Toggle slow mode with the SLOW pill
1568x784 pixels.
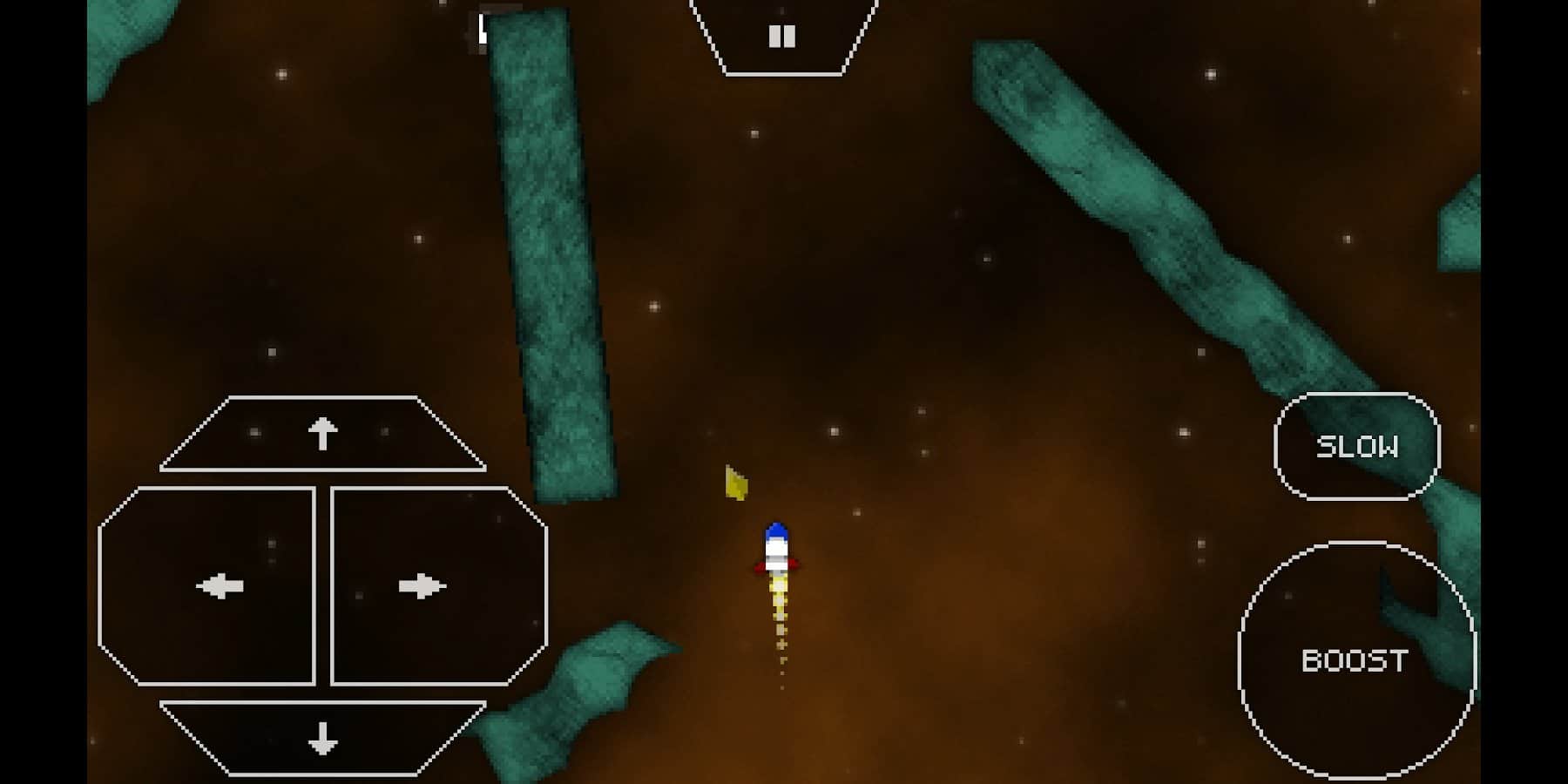[x=1356, y=447]
